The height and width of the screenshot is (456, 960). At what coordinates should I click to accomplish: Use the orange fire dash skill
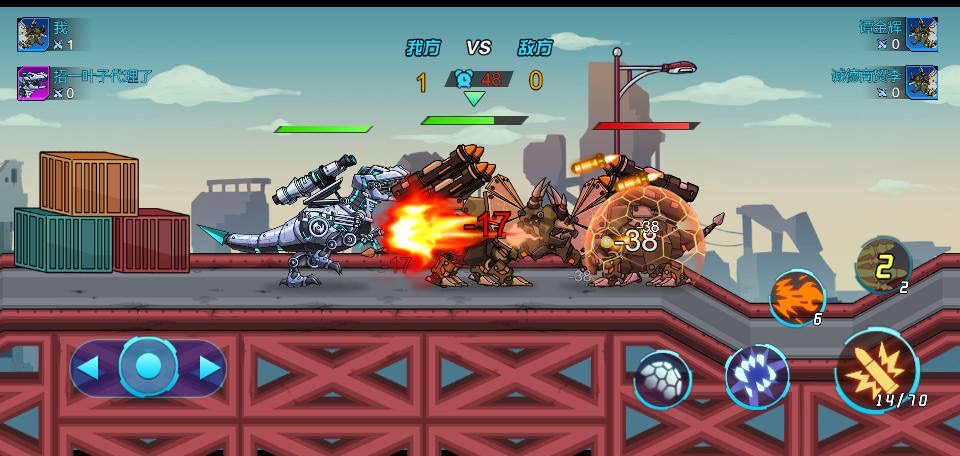(x=796, y=296)
